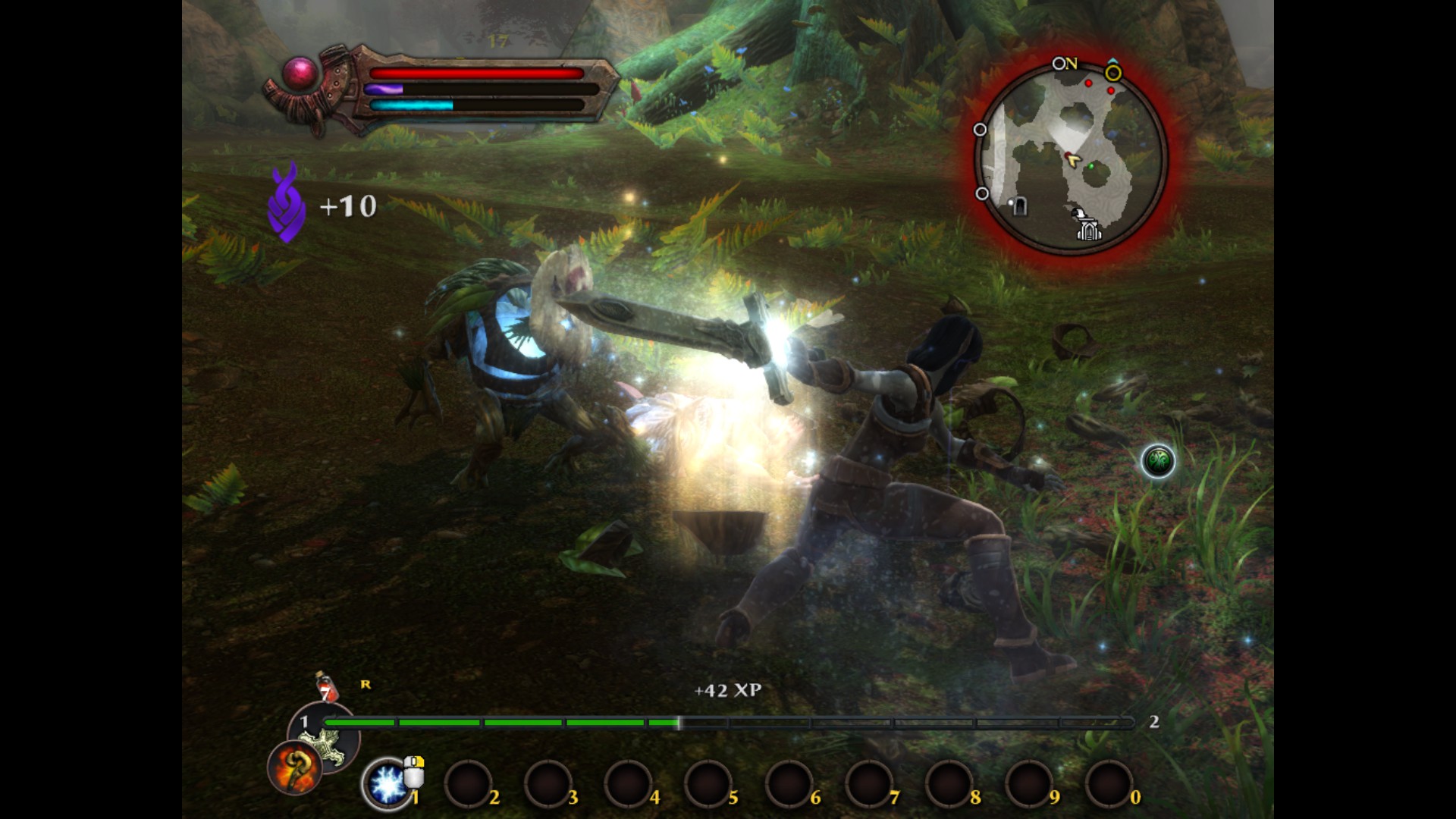Image resolution: width=1456 pixels, height=819 pixels.
Task: Select the pale secondary weapon icon
Action: (x=331, y=743)
